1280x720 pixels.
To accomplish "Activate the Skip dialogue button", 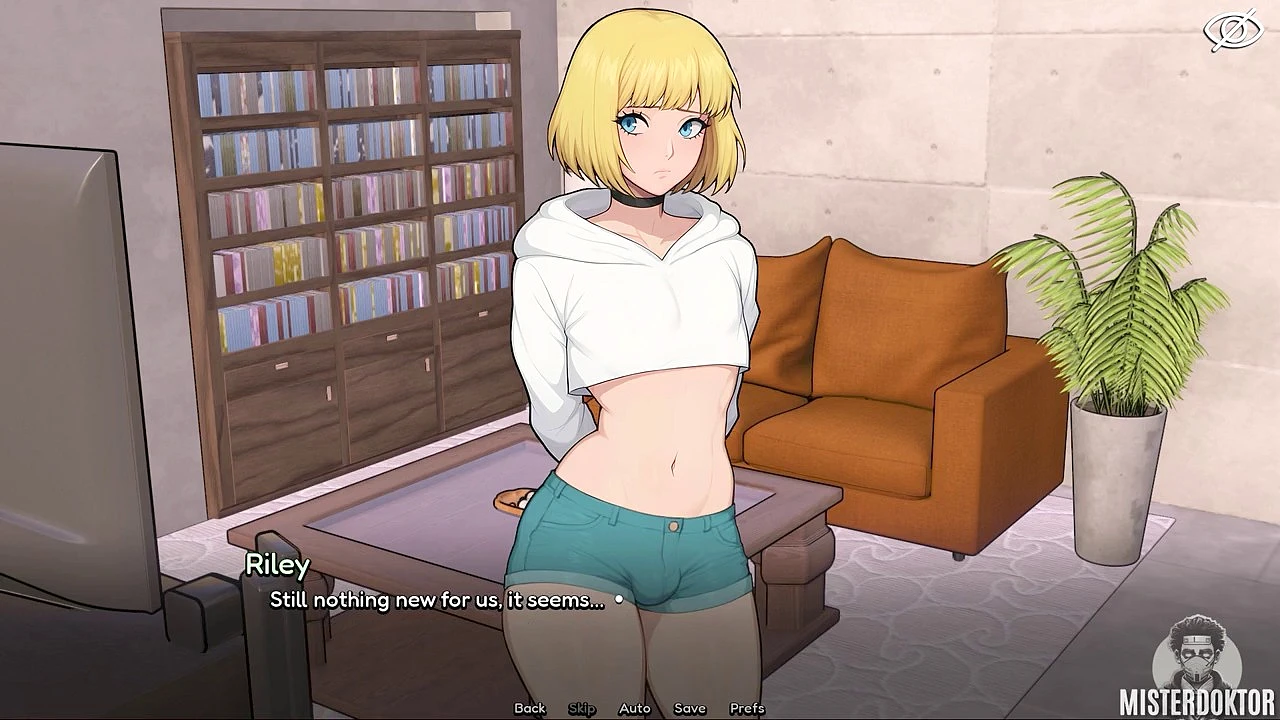I will click(x=582, y=708).
